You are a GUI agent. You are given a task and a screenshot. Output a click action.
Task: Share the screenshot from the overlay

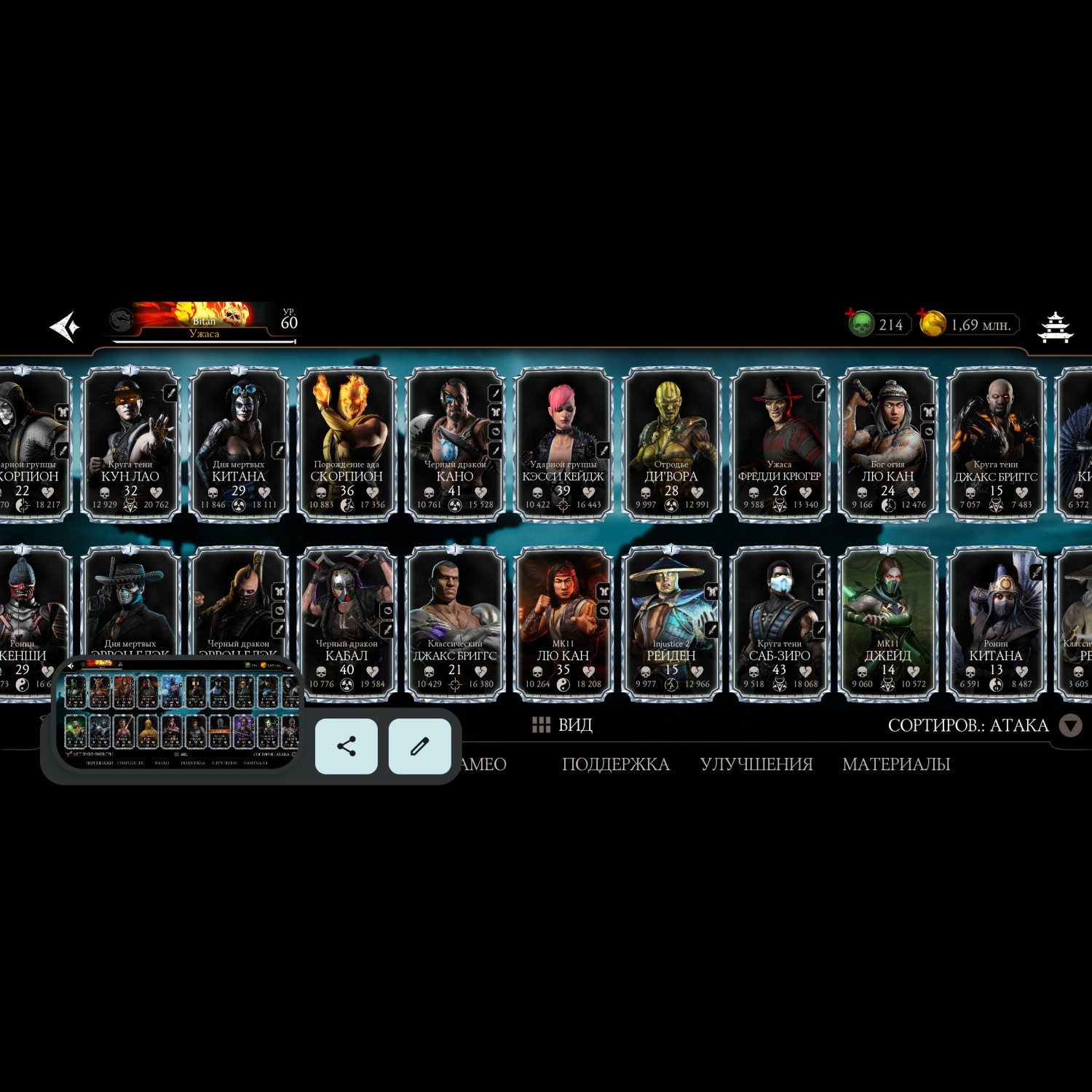tap(347, 746)
